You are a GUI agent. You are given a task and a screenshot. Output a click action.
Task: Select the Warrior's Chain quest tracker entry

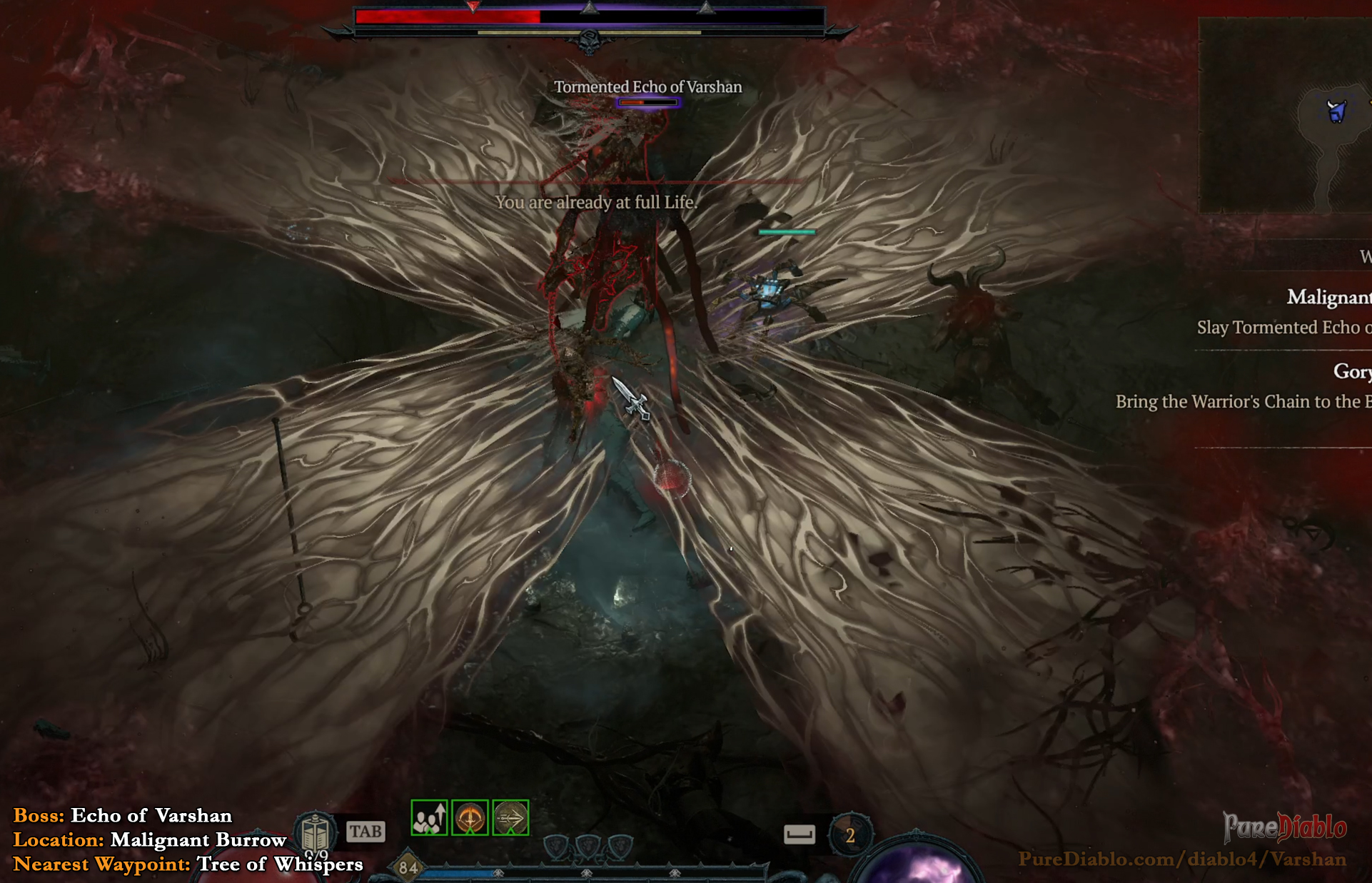(x=1243, y=401)
